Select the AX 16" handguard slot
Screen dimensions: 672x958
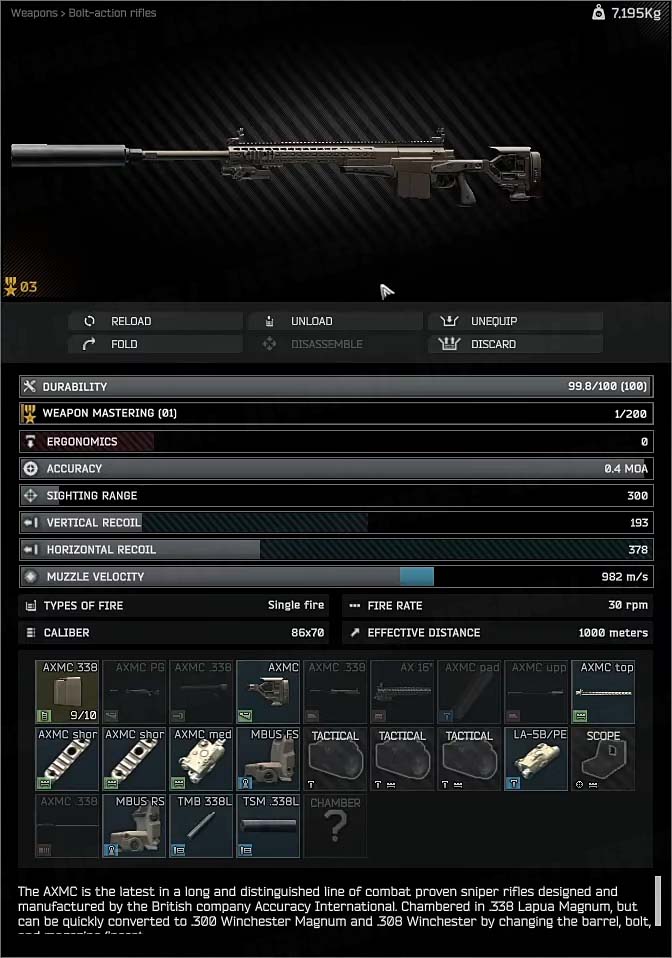pos(402,692)
